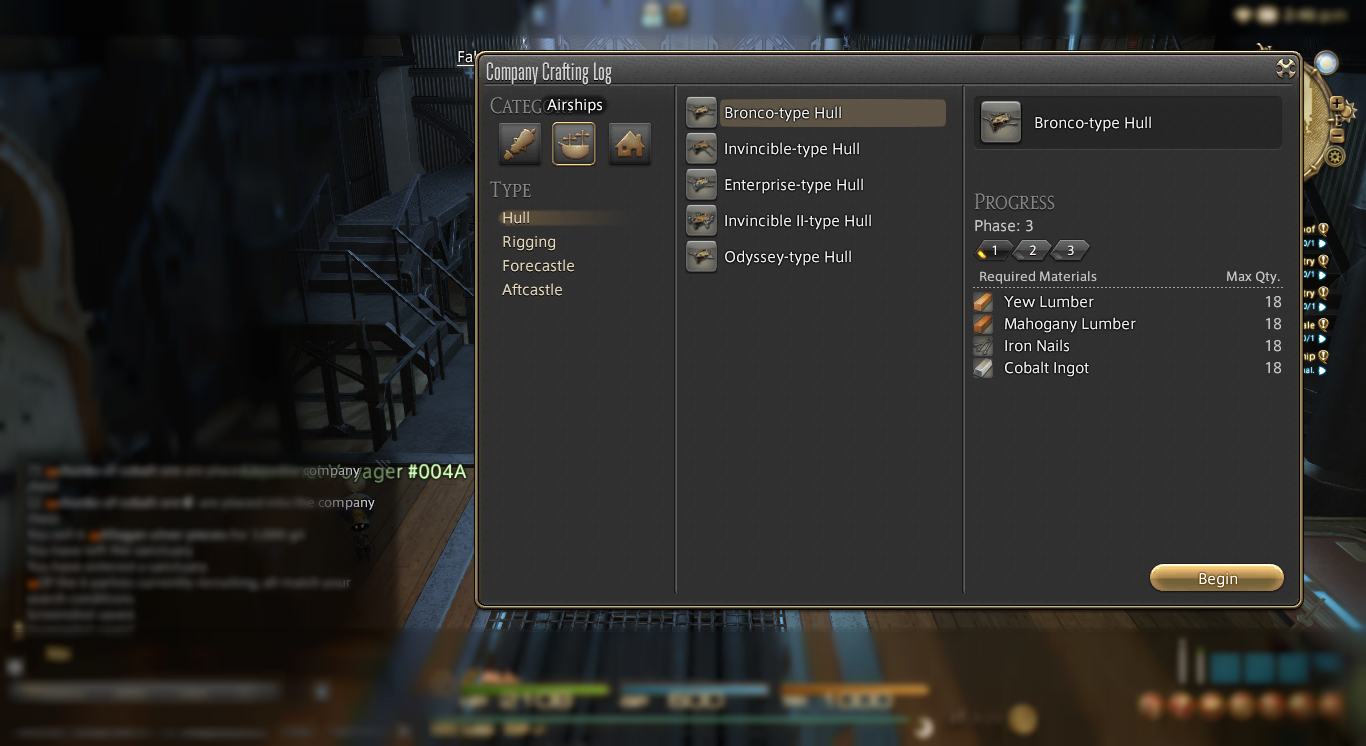
Task: View phase 3 of progress
Action: (1070, 250)
